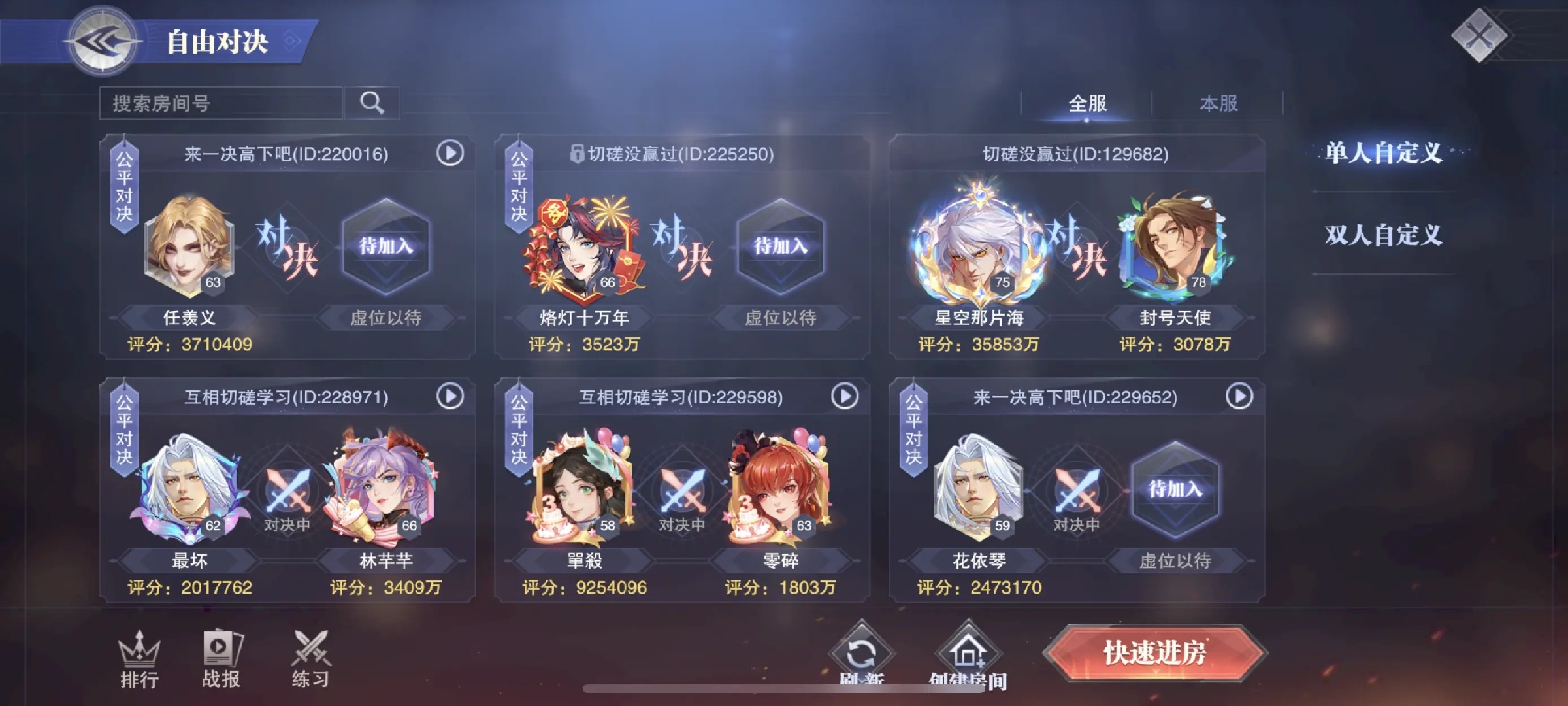
Task: Go back using the arrow button
Action: point(102,42)
